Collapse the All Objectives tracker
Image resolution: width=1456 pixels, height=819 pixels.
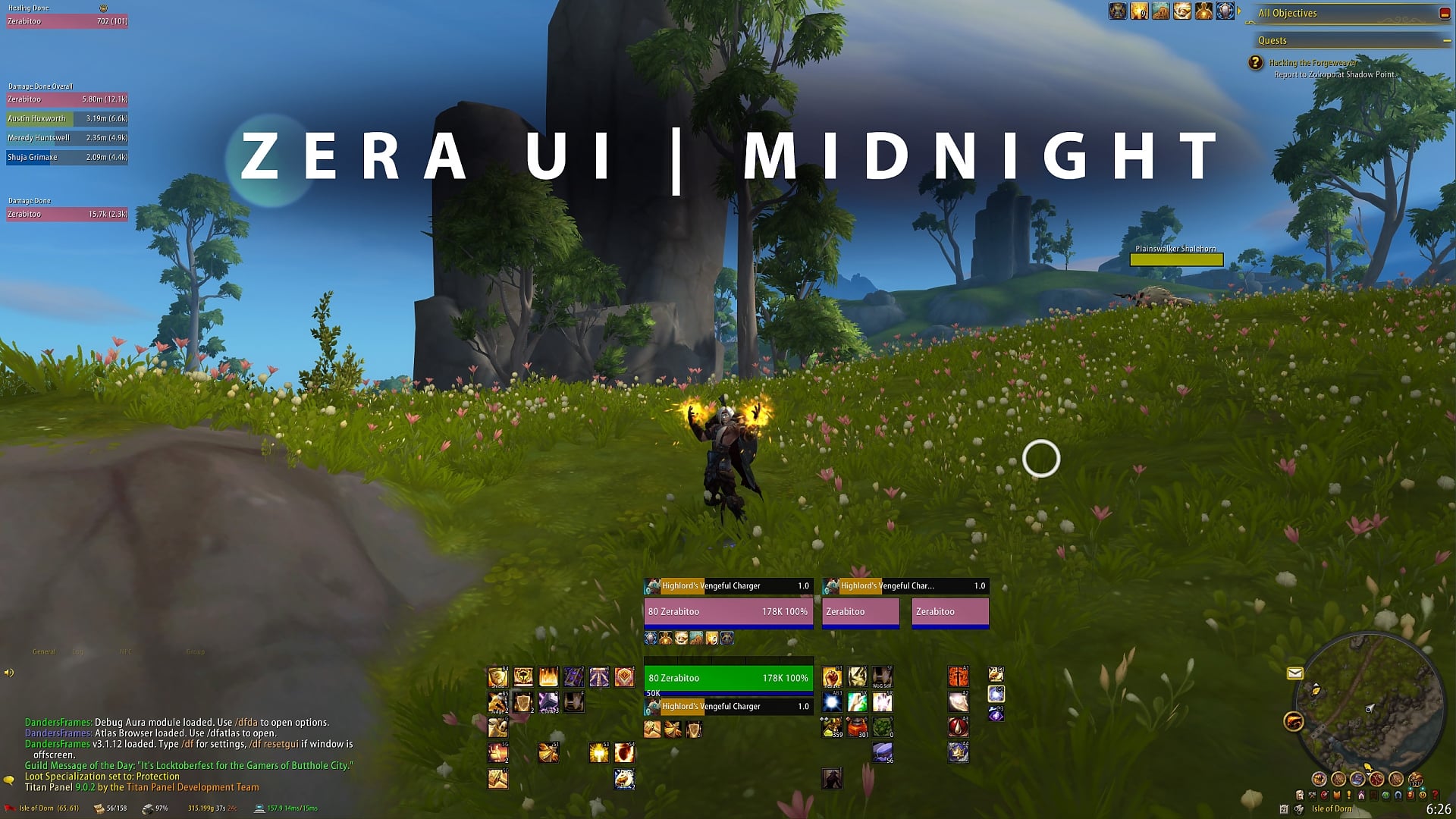[x=1444, y=14]
